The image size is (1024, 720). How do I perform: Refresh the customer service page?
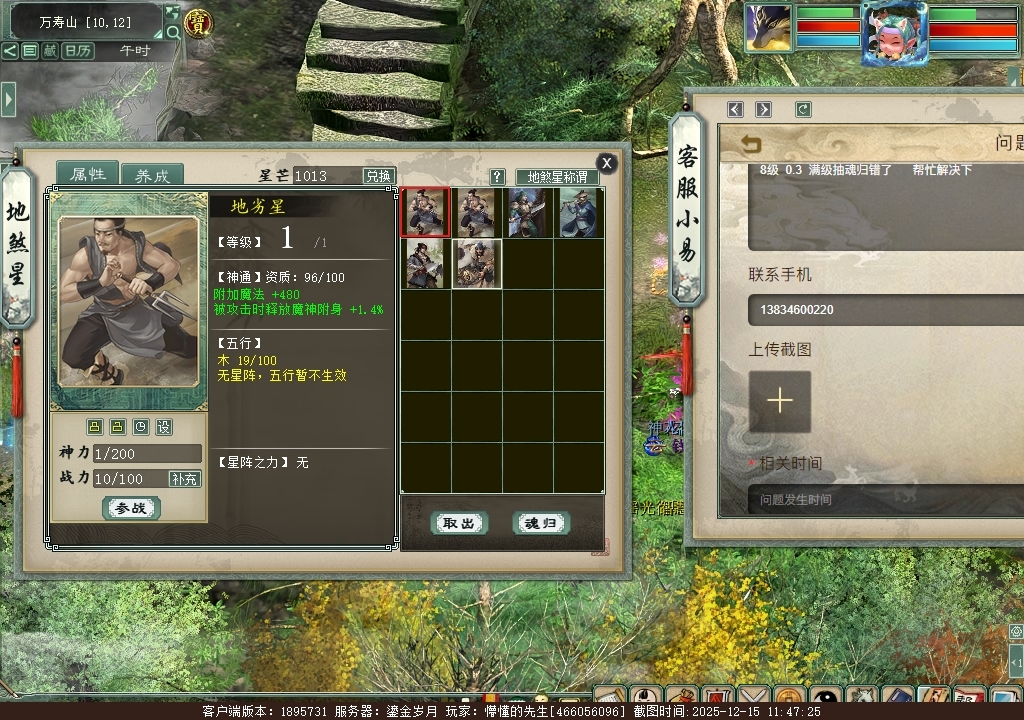pos(803,109)
